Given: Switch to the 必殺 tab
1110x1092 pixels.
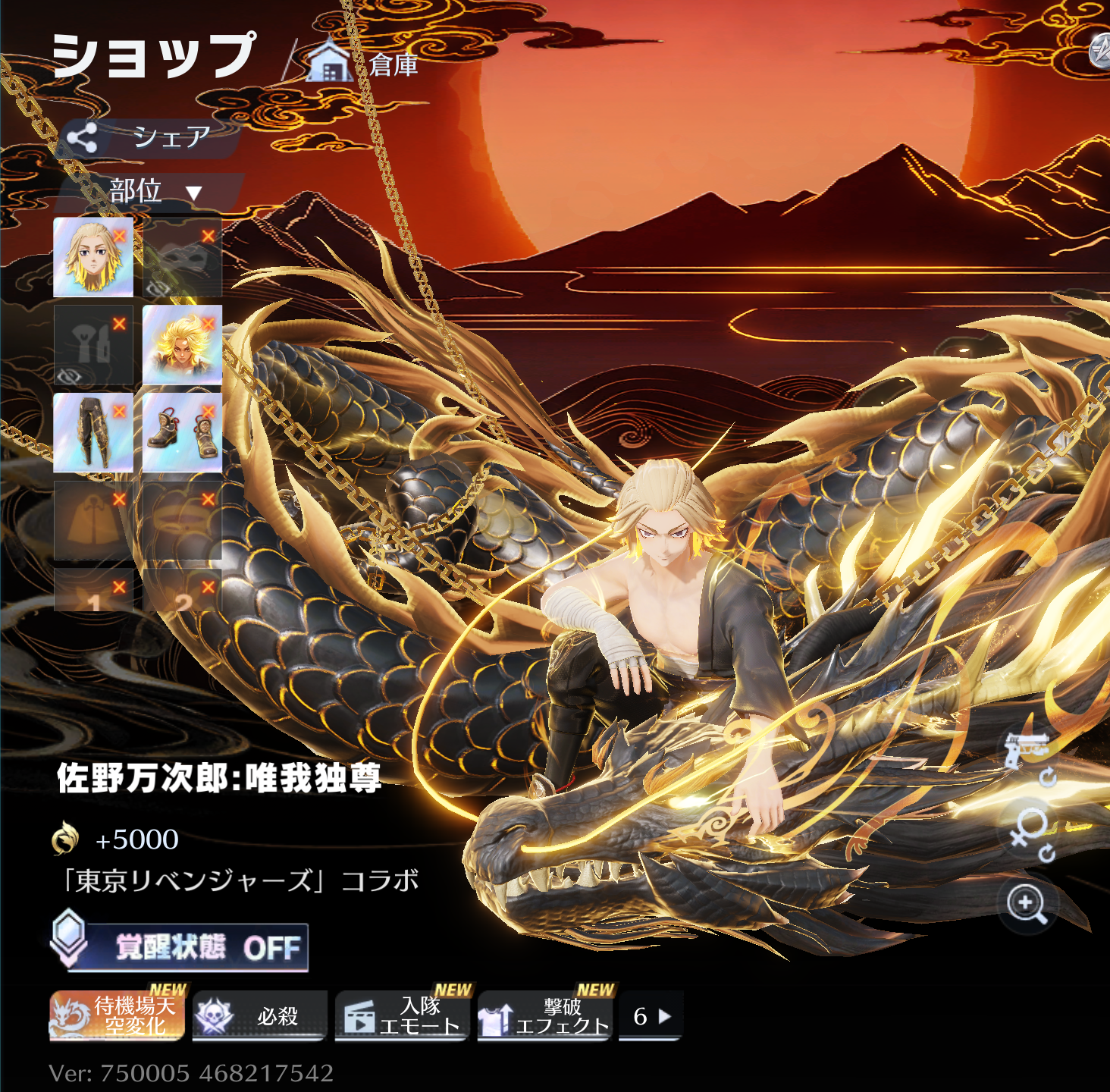Looking at the screenshot, I should pyautogui.click(x=259, y=1015).
